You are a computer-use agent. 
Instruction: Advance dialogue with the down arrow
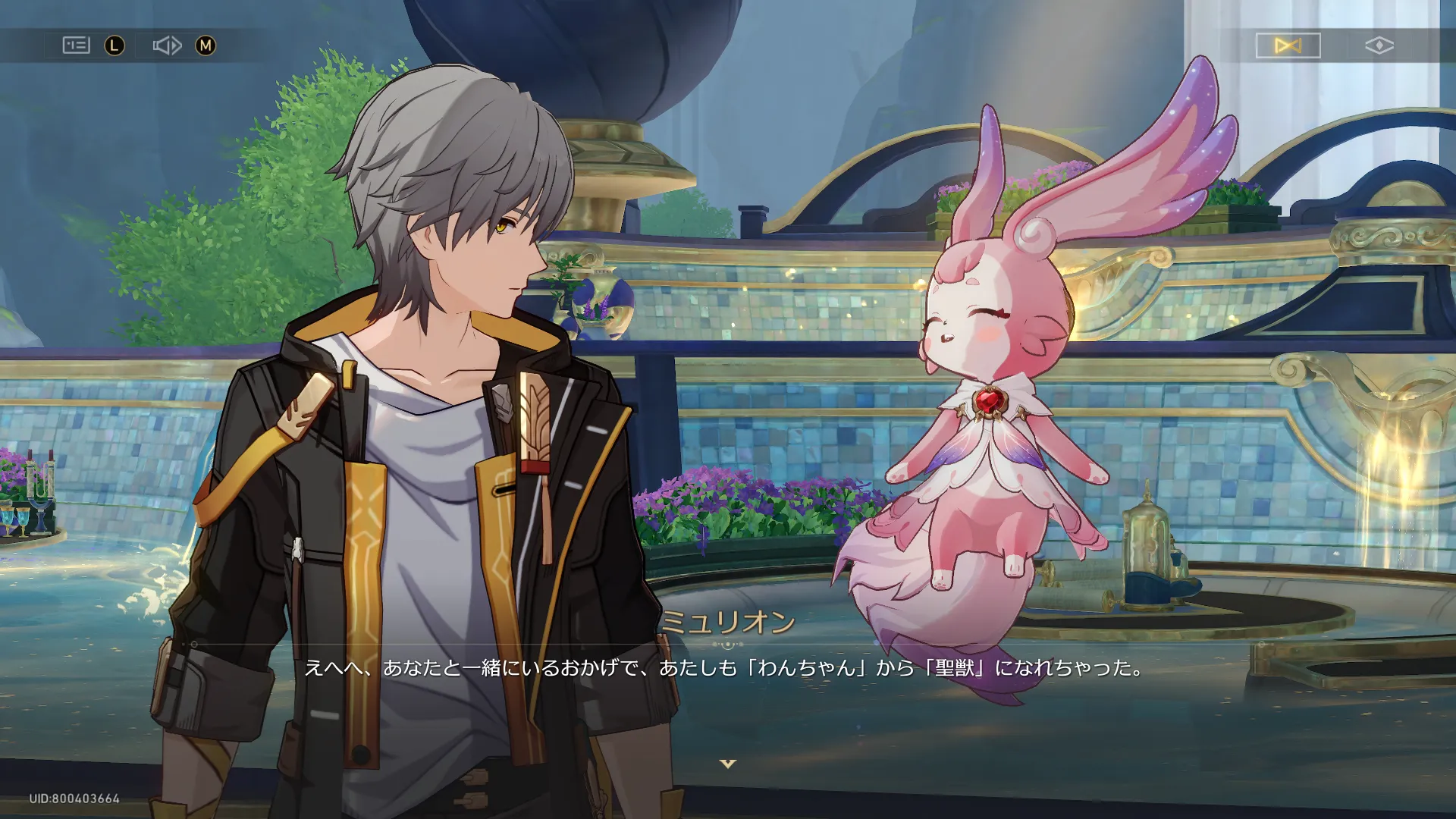[x=728, y=764]
